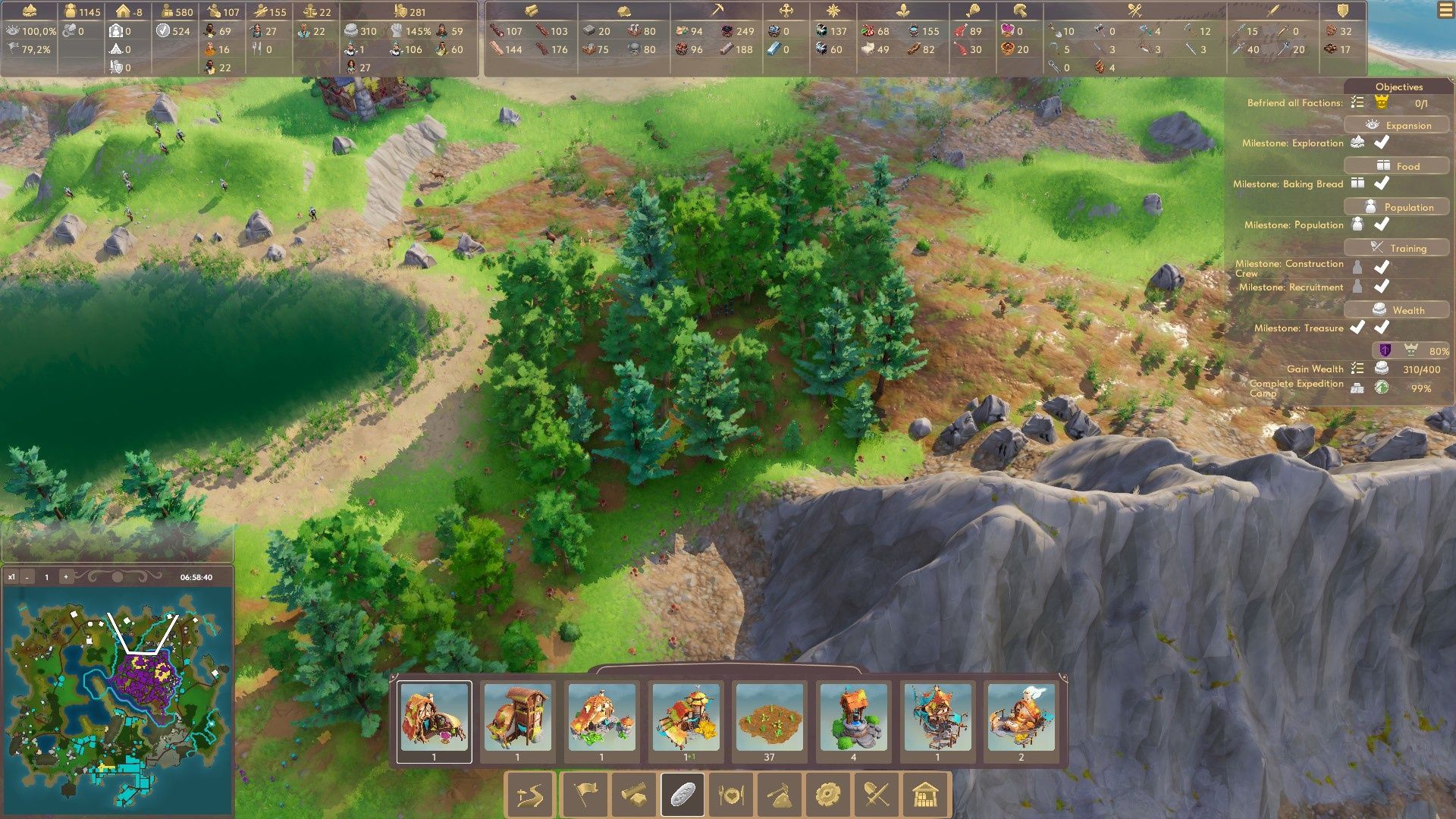
Task: Choose the pickaxe mining build category
Action: pyautogui.click(x=780, y=795)
